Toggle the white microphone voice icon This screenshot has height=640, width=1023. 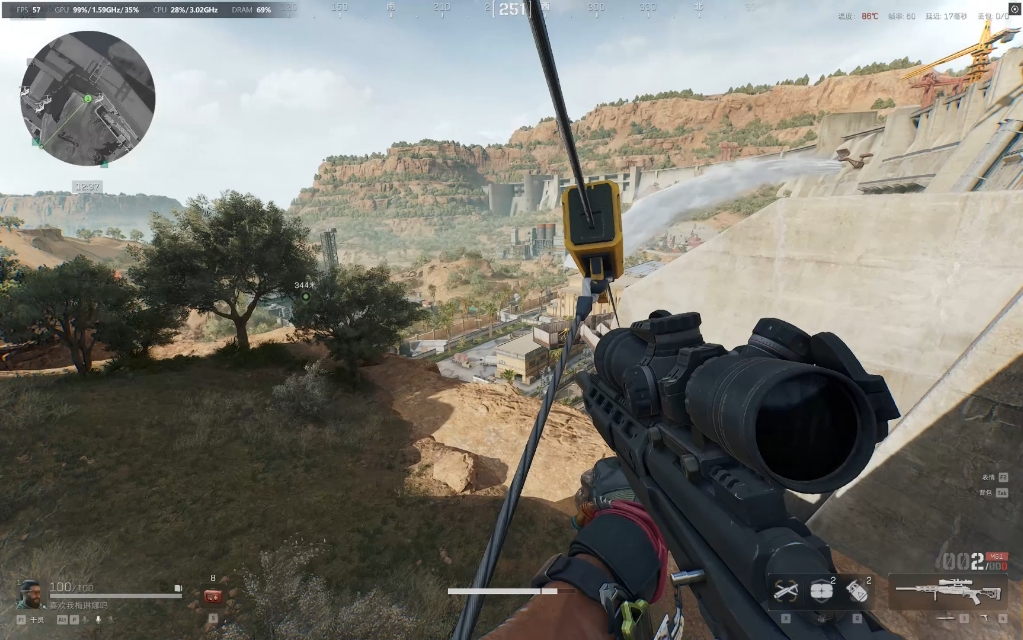(100, 620)
